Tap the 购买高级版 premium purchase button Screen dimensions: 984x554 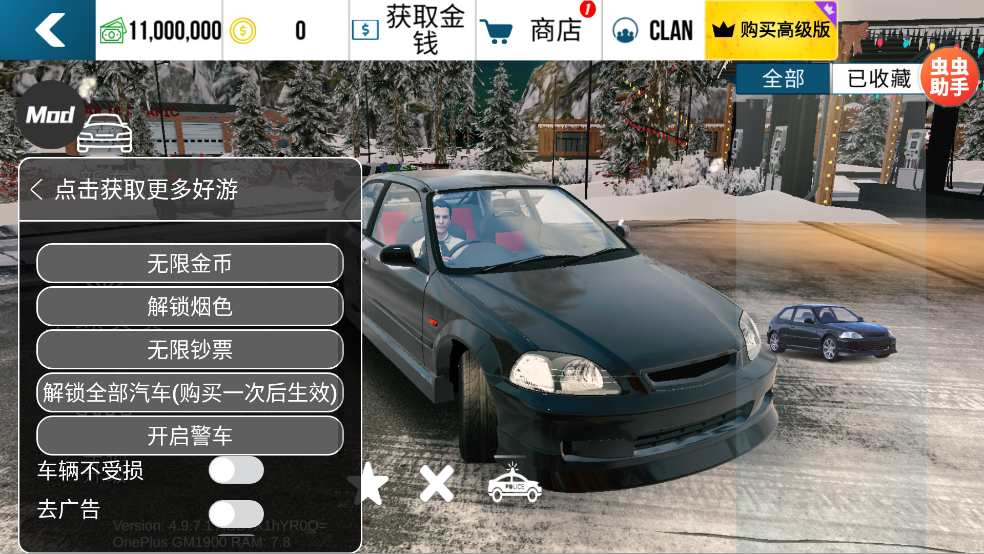[771, 30]
